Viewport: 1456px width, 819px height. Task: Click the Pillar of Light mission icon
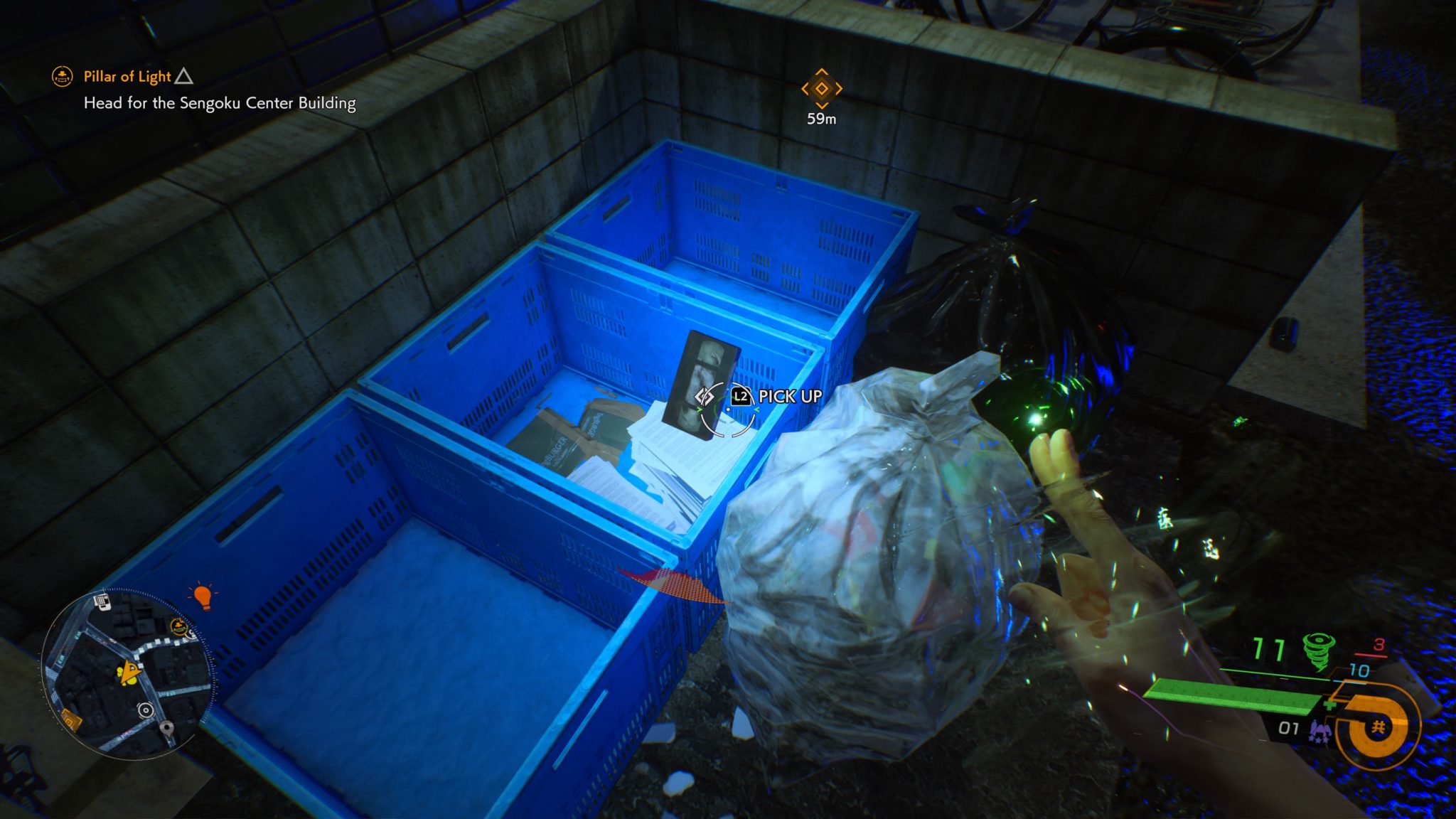tap(63, 77)
